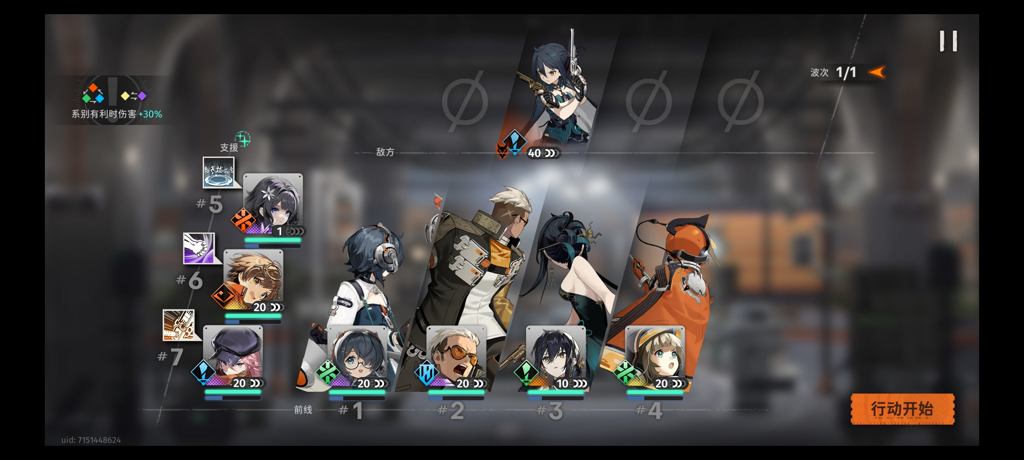Viewport: 1024px width, 460px height.
Task: Pause the game
Action: coord(948,41)
